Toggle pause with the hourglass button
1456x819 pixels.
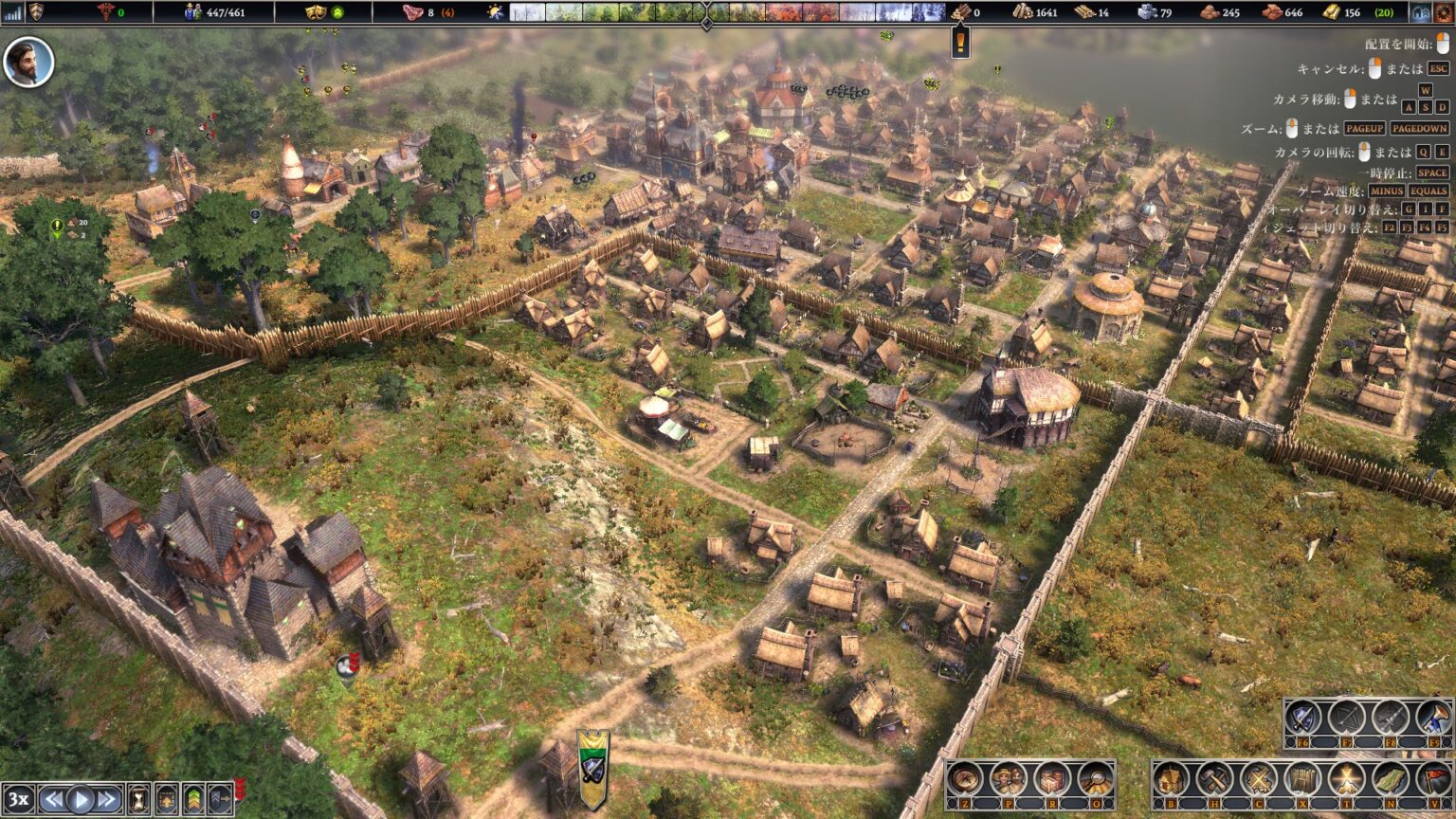tap(139, 798)
